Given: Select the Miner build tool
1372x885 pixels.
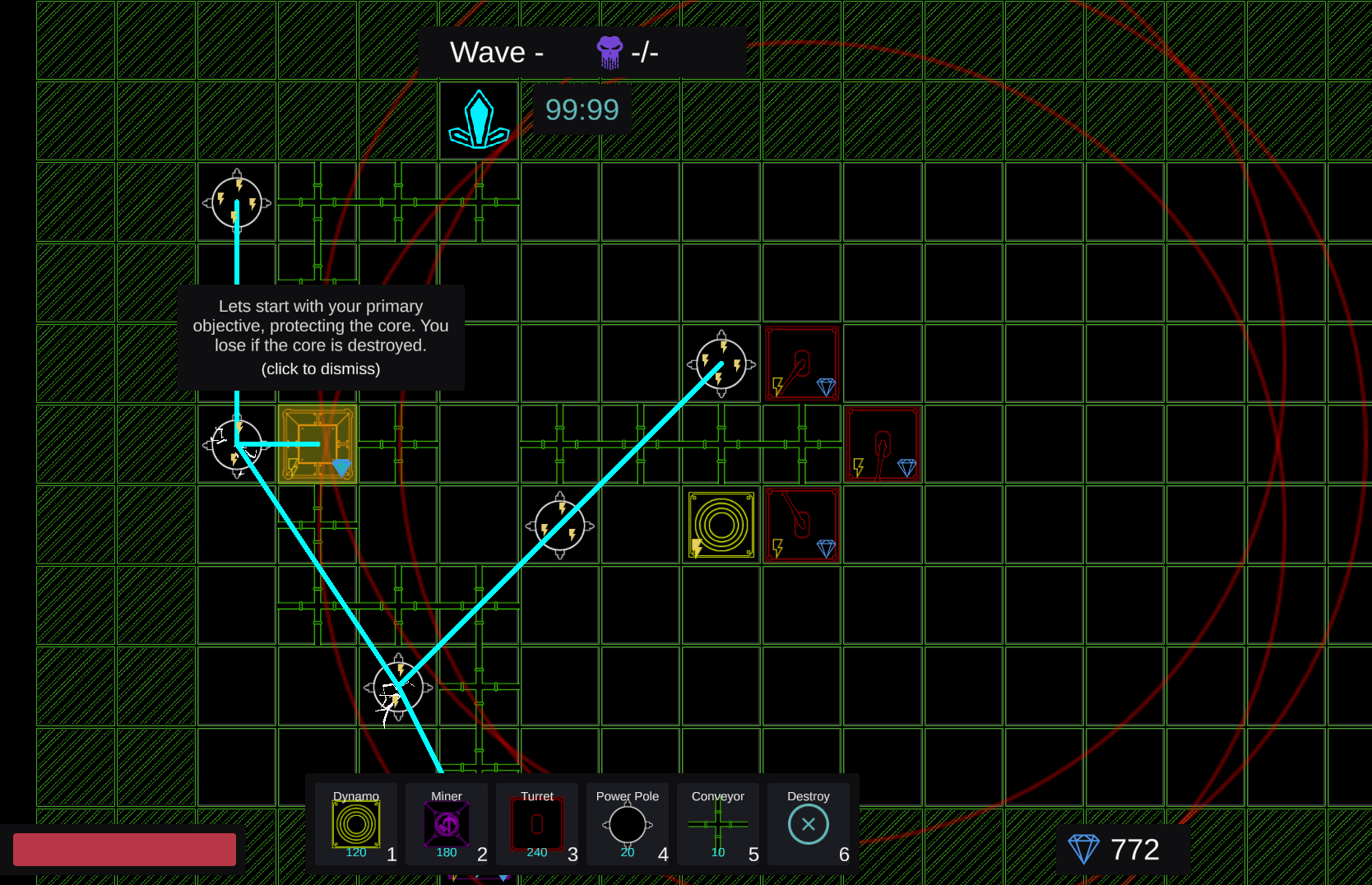Looking at the screenshot, I should pyautogui.click(x=447, y=822).
